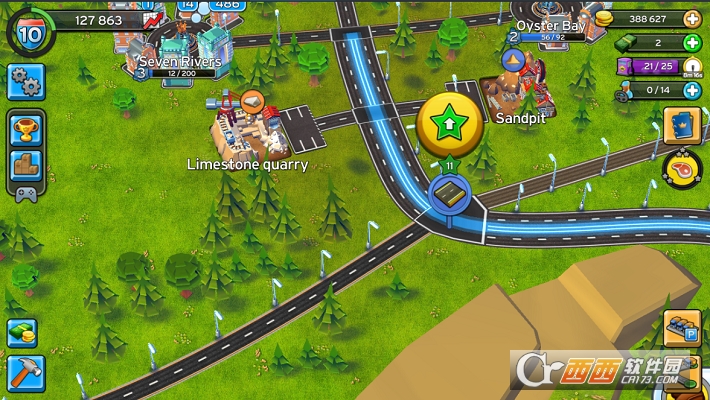Add more trucks using blue plus button

coord(691,90)
